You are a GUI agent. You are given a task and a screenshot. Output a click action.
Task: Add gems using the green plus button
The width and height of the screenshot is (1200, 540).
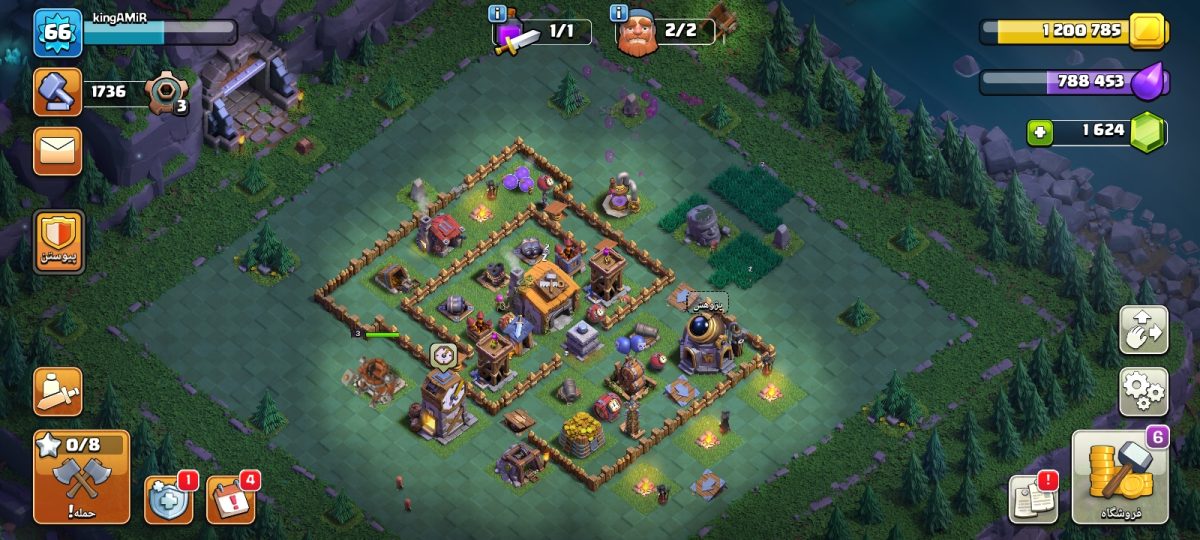coord(1040,132)
